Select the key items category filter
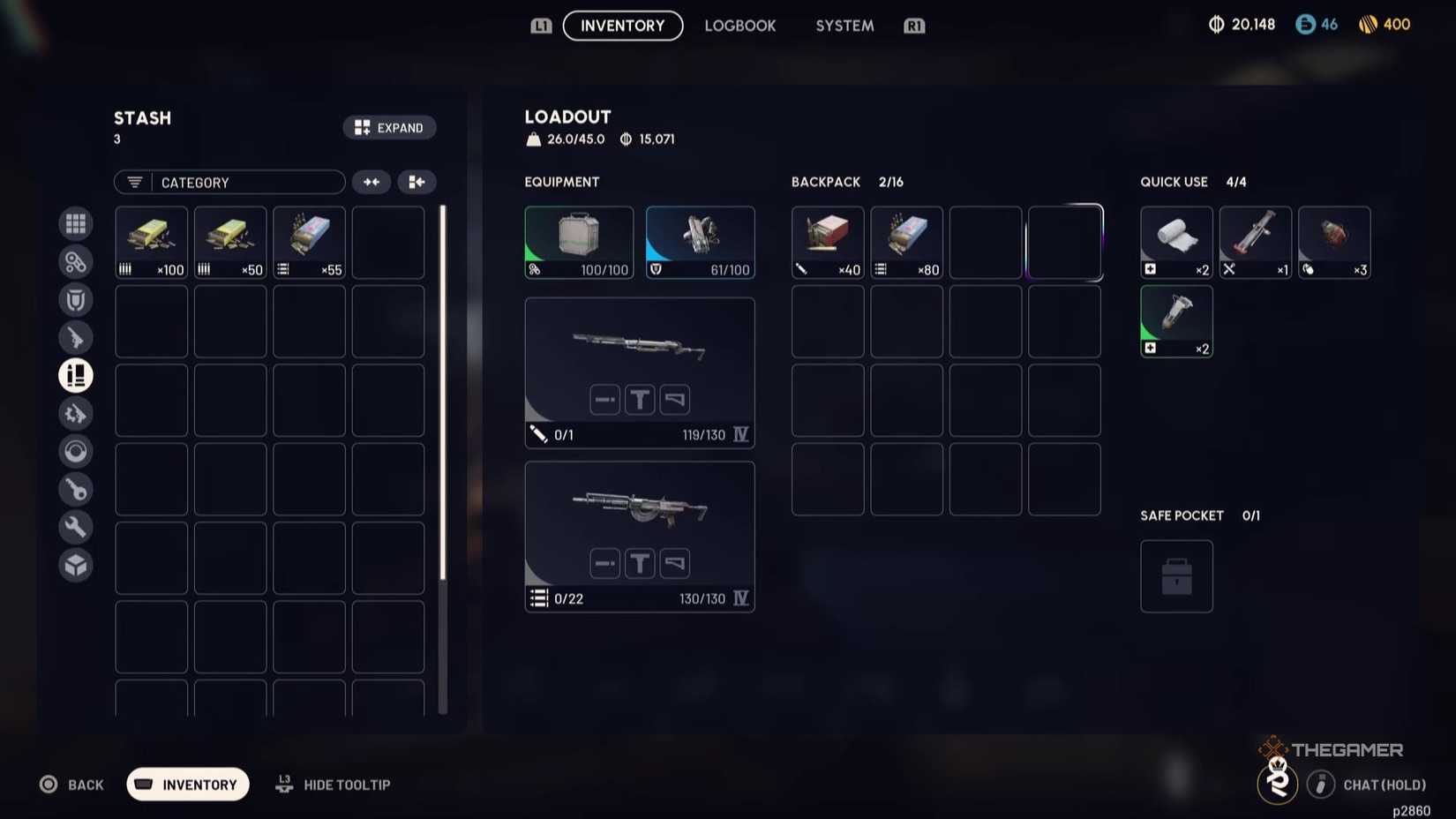The height and width of the screenshot is (819, 1456). pyautogui.click(x=76, y=489)
